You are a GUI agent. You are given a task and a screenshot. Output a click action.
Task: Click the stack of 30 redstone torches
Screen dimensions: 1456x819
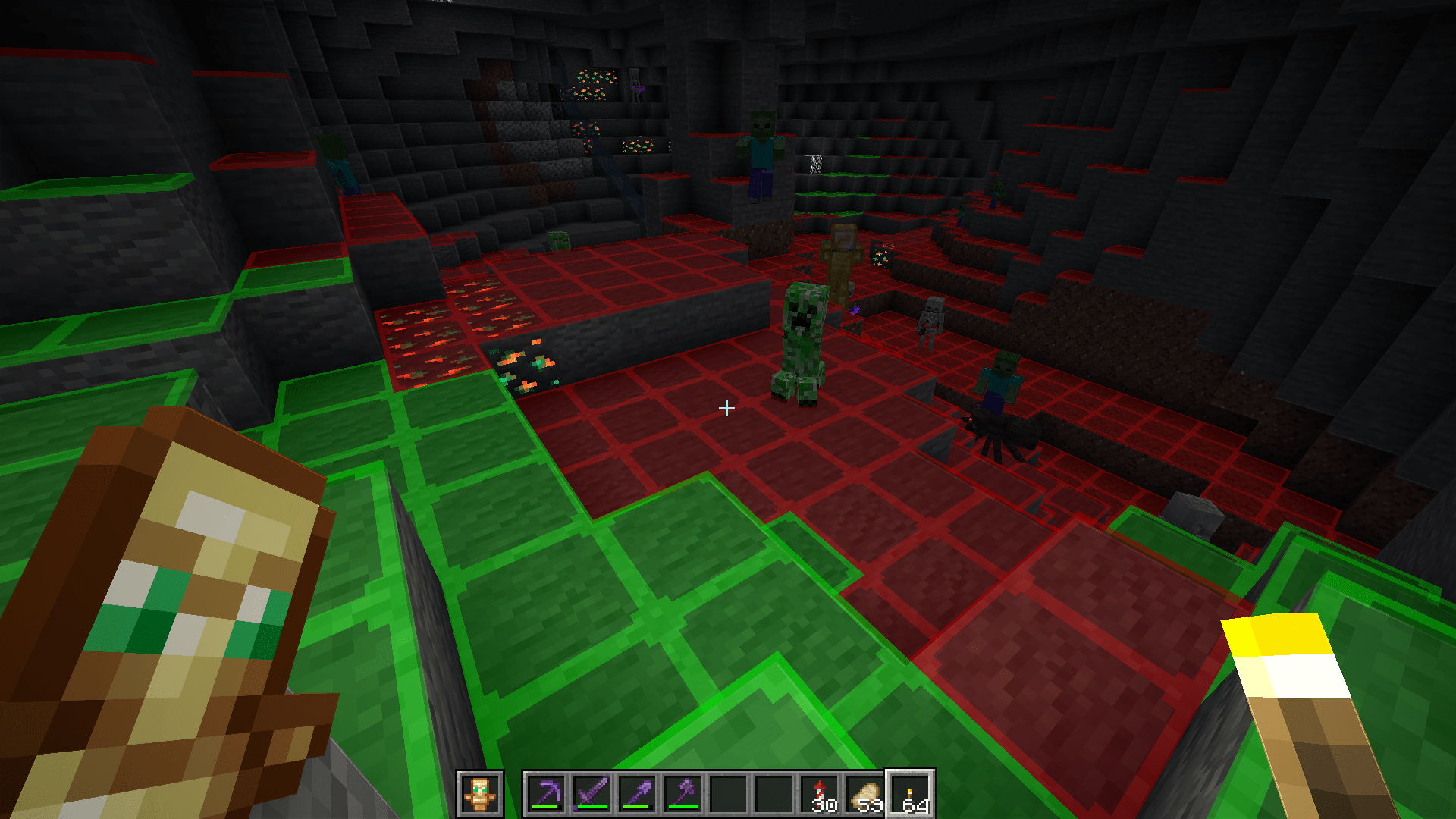(x=818, y=792)
